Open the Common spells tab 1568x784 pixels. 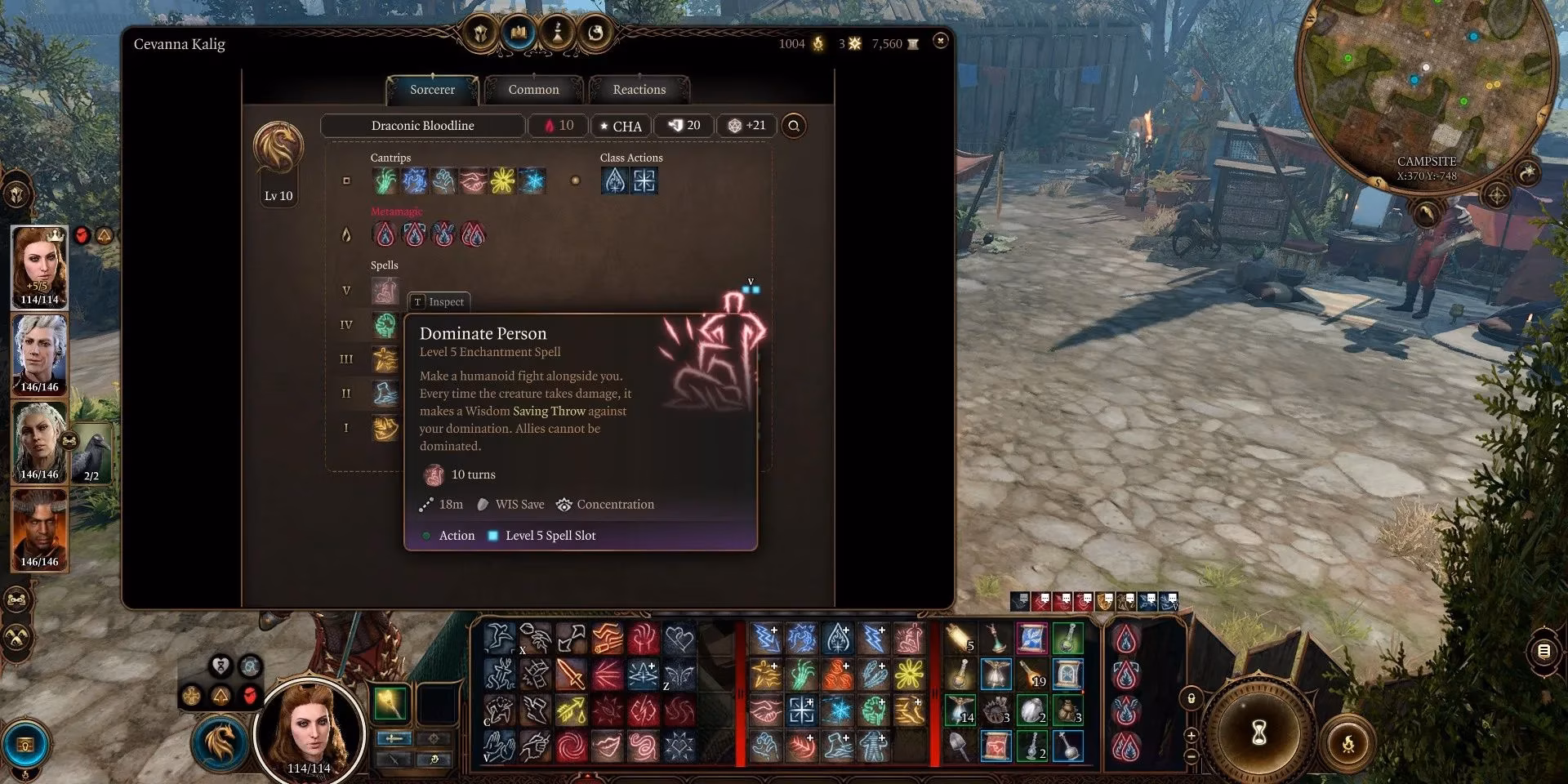[x=533, y=90]
